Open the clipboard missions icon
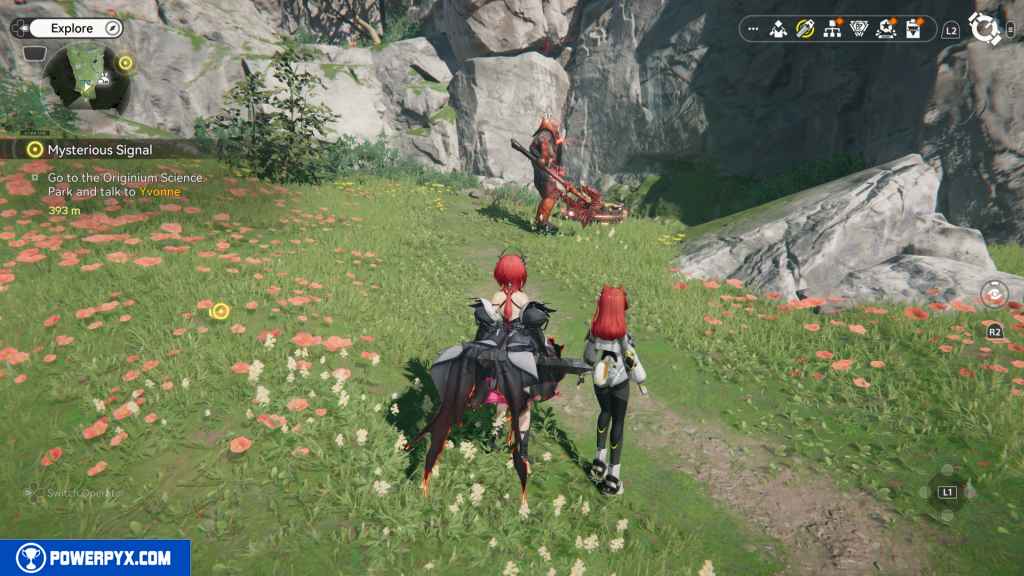1024x576 pixels. tap(912, 29)
